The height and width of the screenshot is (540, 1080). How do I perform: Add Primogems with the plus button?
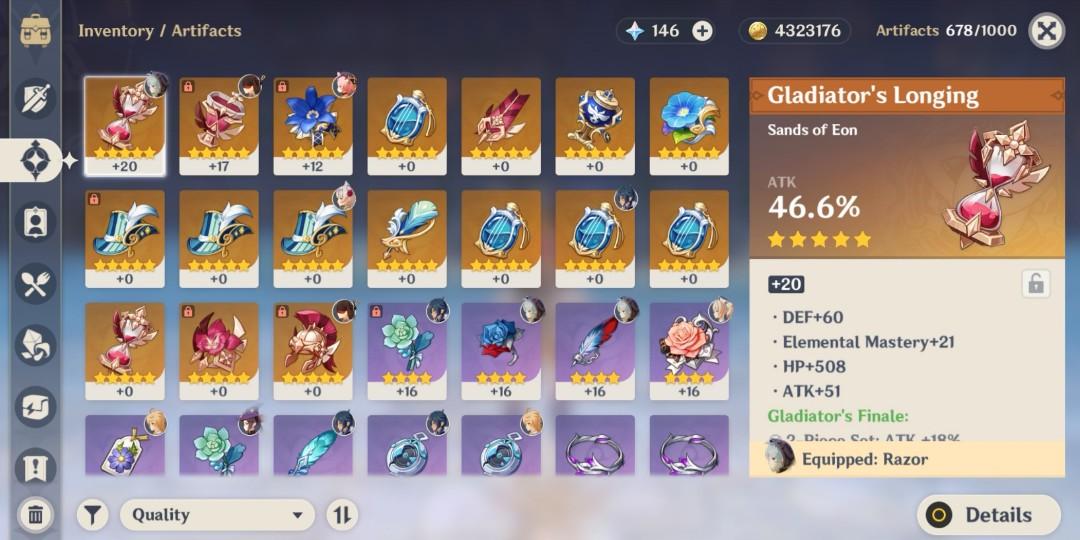tap(703, 31)
